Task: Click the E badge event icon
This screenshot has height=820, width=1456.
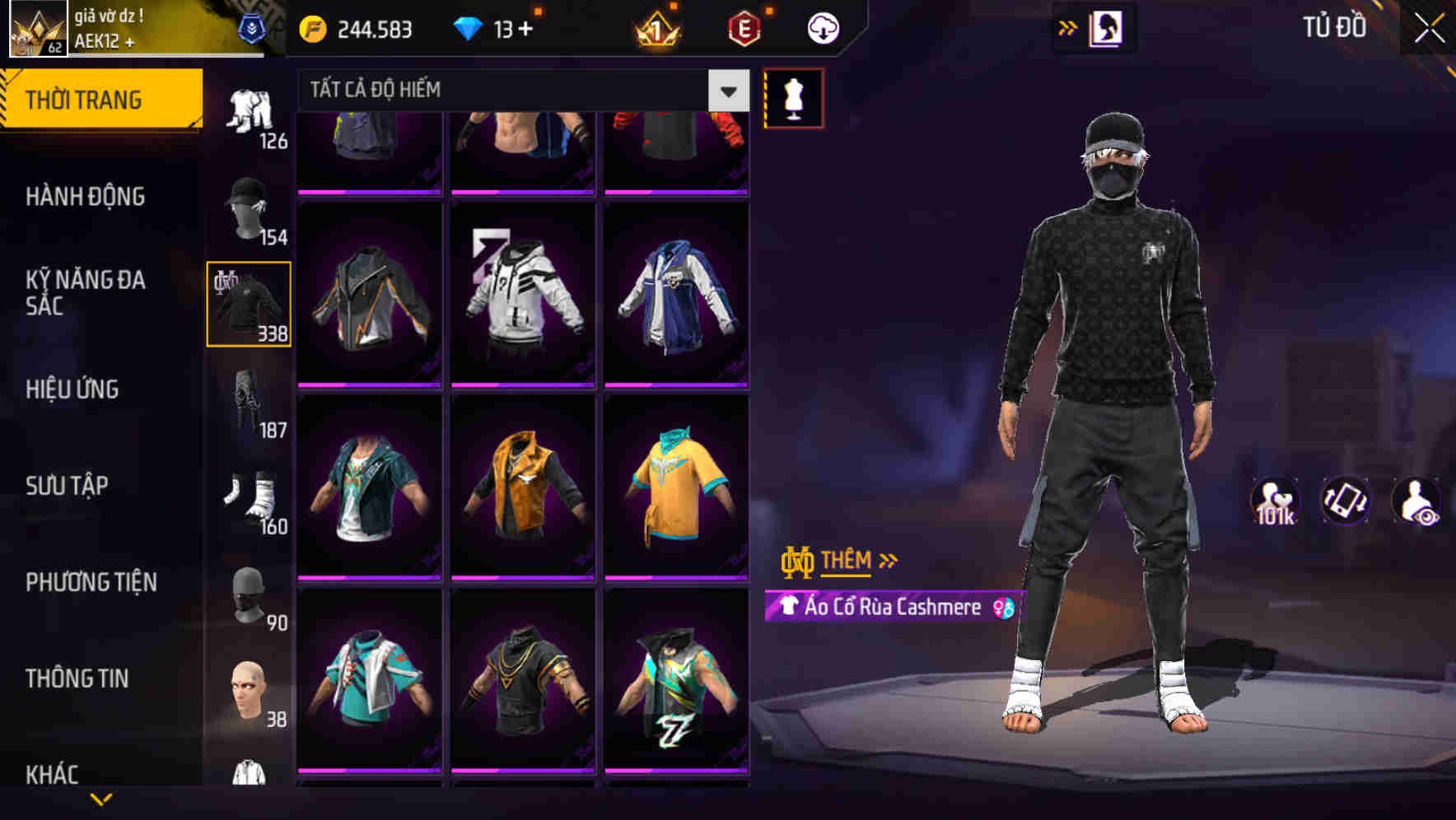Action: [x=740, y=27]
